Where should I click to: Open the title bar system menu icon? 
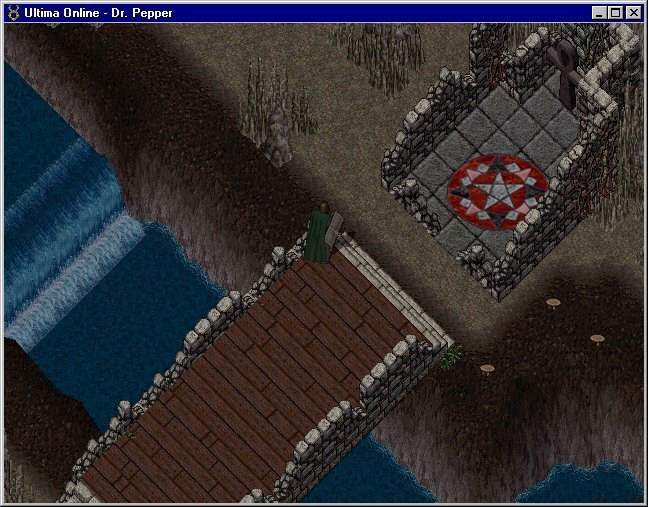13,13
